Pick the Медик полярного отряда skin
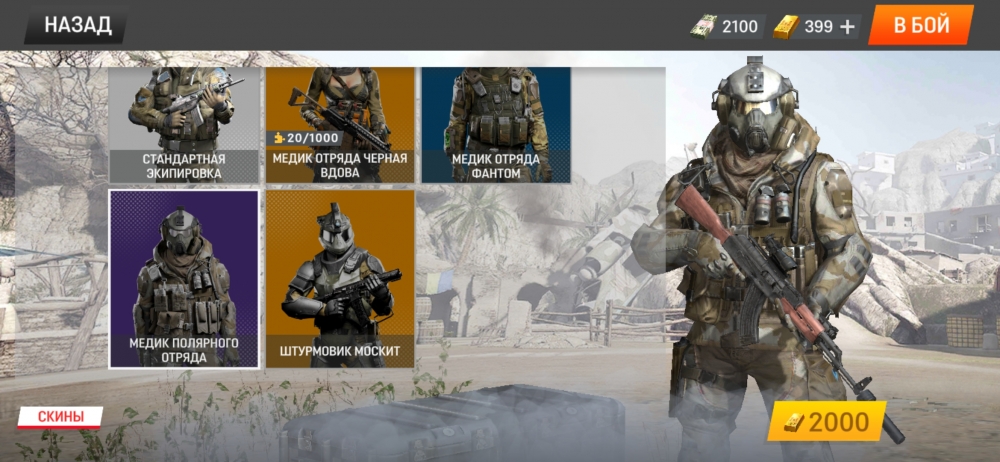Image resolution: width=1000 pixels, height=462 pixels. coord(184,279)
